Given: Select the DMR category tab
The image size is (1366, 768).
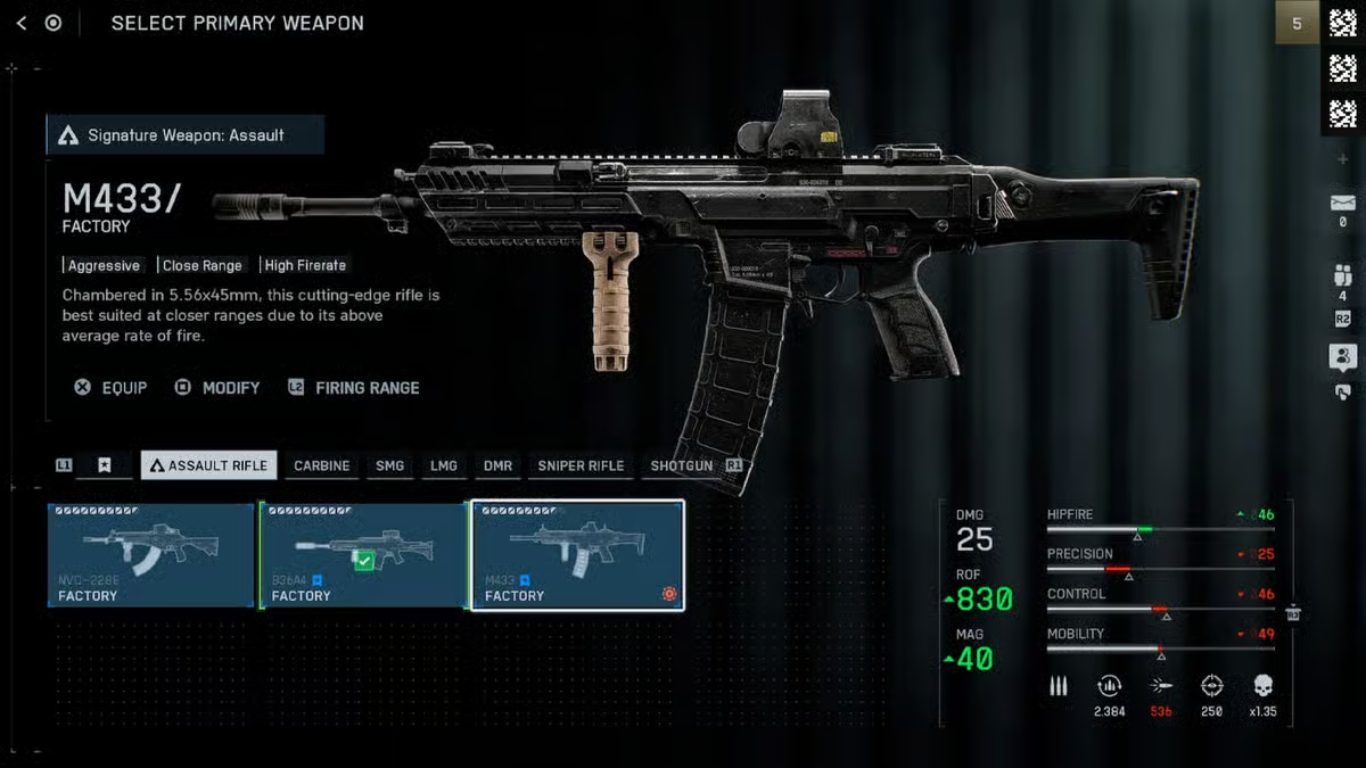Looking at the screenshot, I should [x=498, y=465].
